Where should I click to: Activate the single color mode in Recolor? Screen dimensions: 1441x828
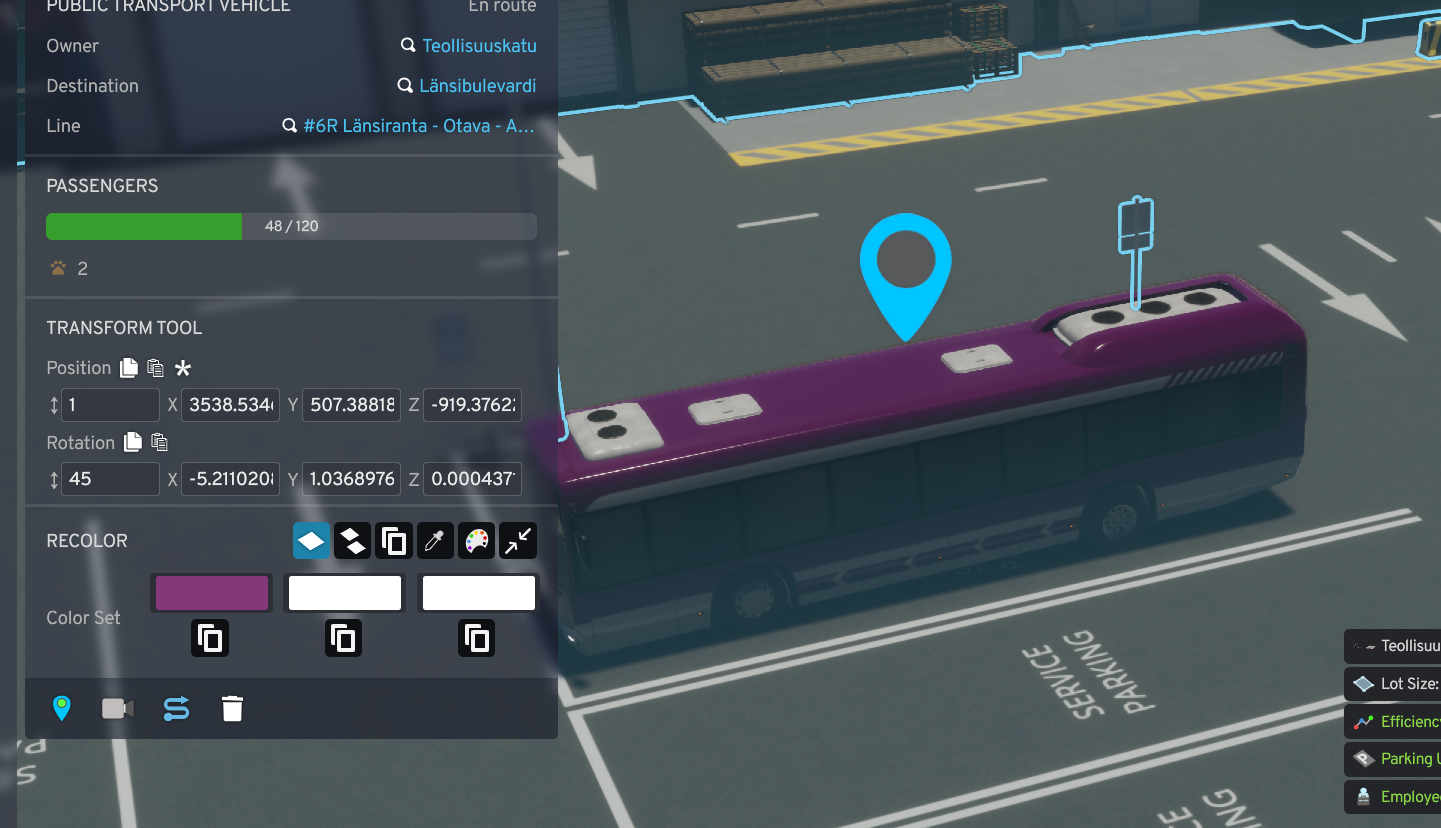tap(311, 540)
